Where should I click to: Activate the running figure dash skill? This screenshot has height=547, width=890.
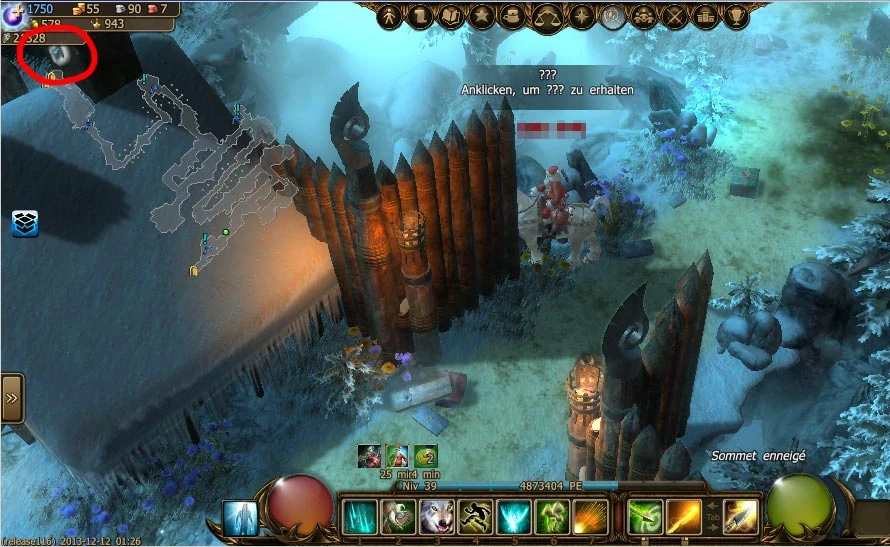point(476,517)
